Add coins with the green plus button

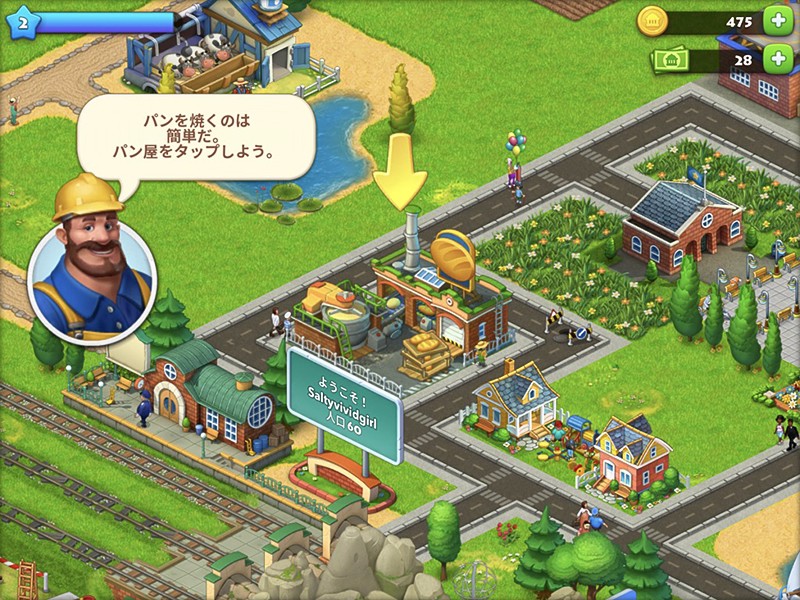pyautogui.click(x=776, y=21)
